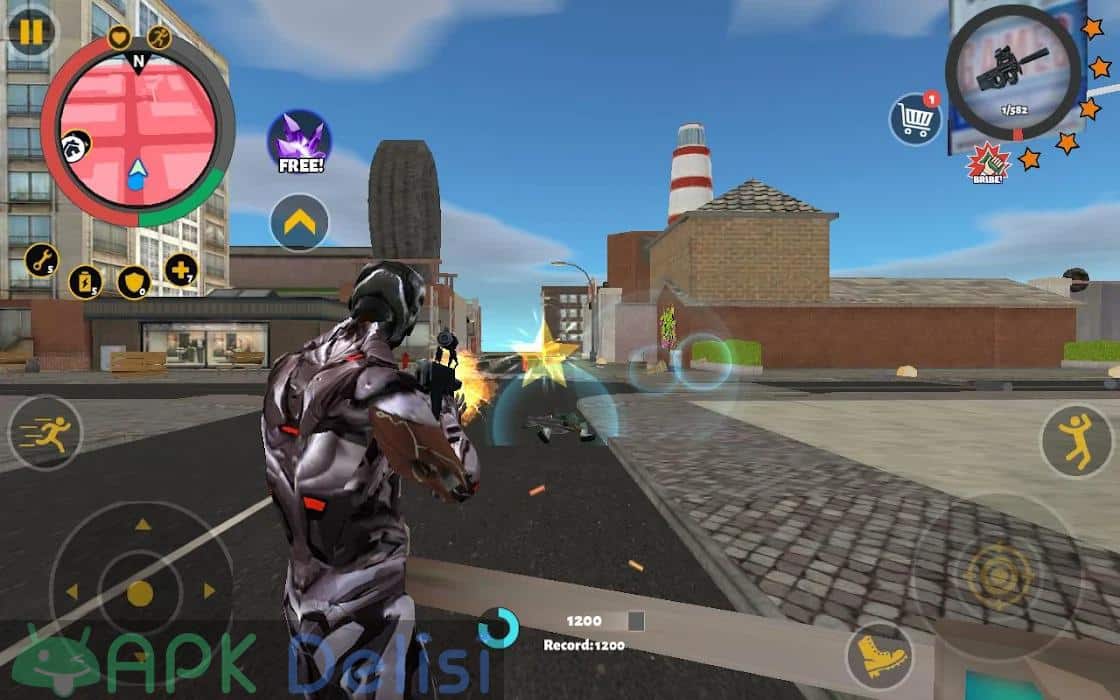
Task: Activate the shield armor item
Action: (x=134, y=282)
